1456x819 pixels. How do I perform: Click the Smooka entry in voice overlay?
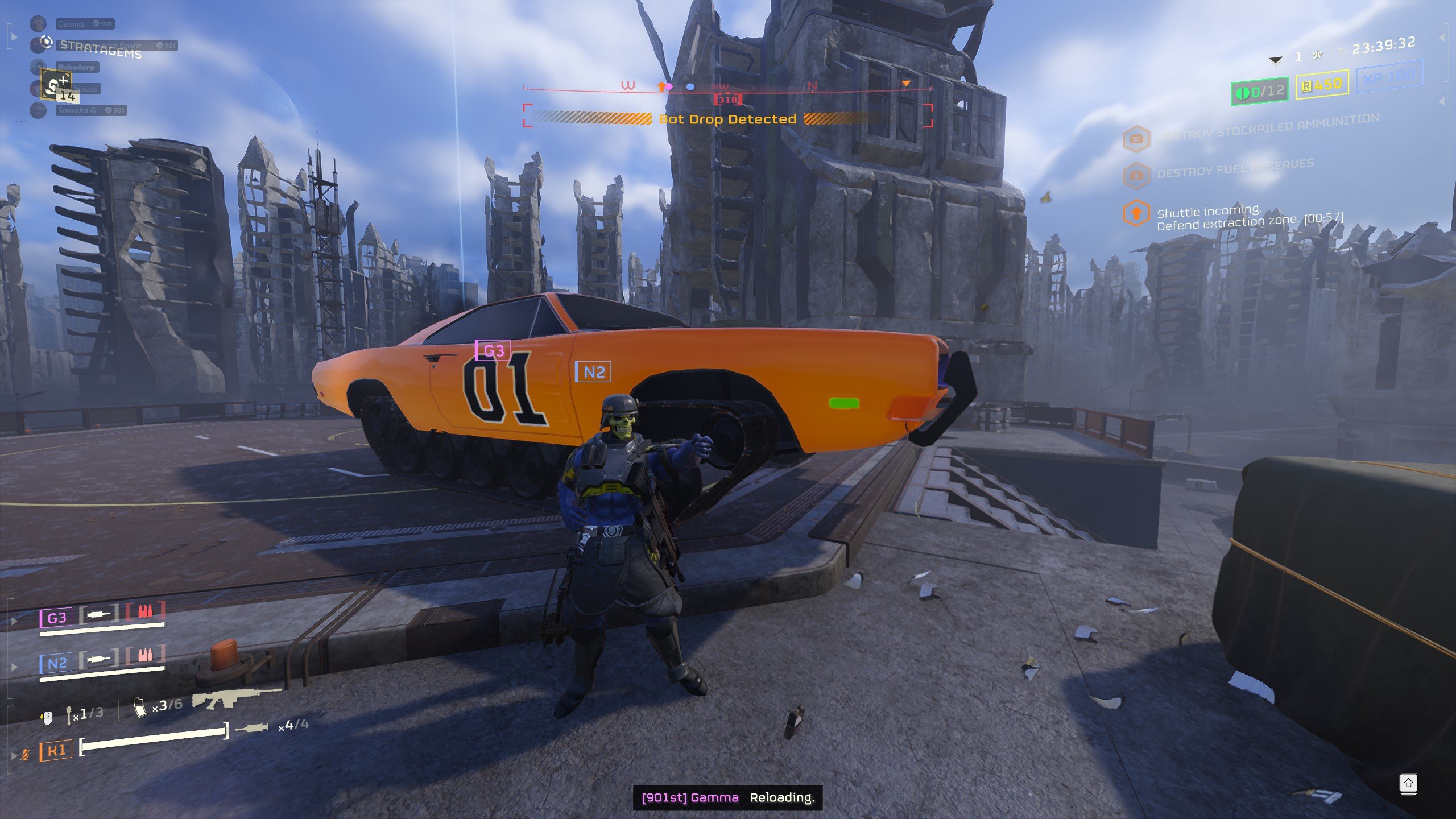click(x=90, y=110)
